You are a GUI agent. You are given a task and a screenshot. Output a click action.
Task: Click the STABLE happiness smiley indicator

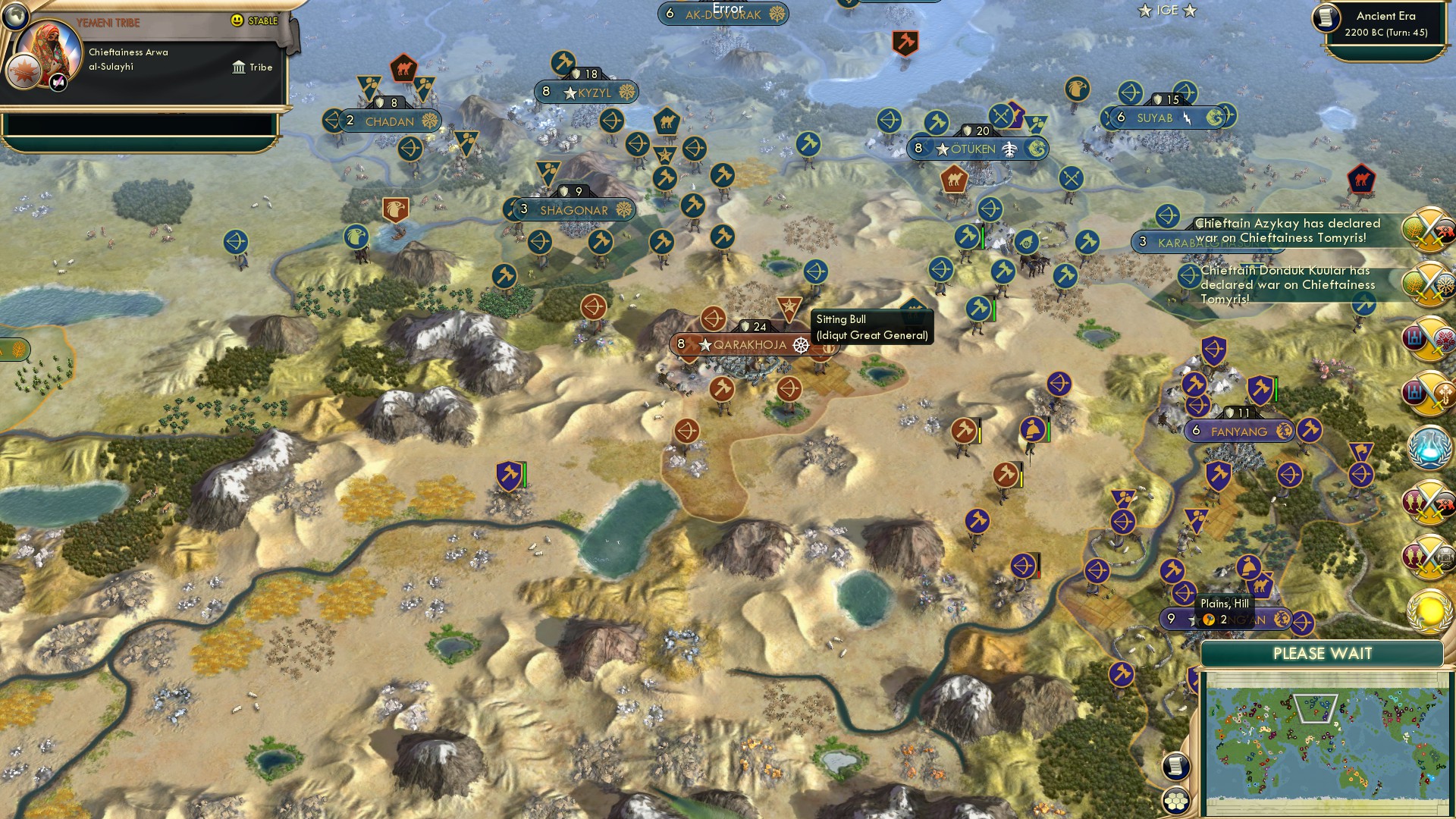tap(237, 21)
